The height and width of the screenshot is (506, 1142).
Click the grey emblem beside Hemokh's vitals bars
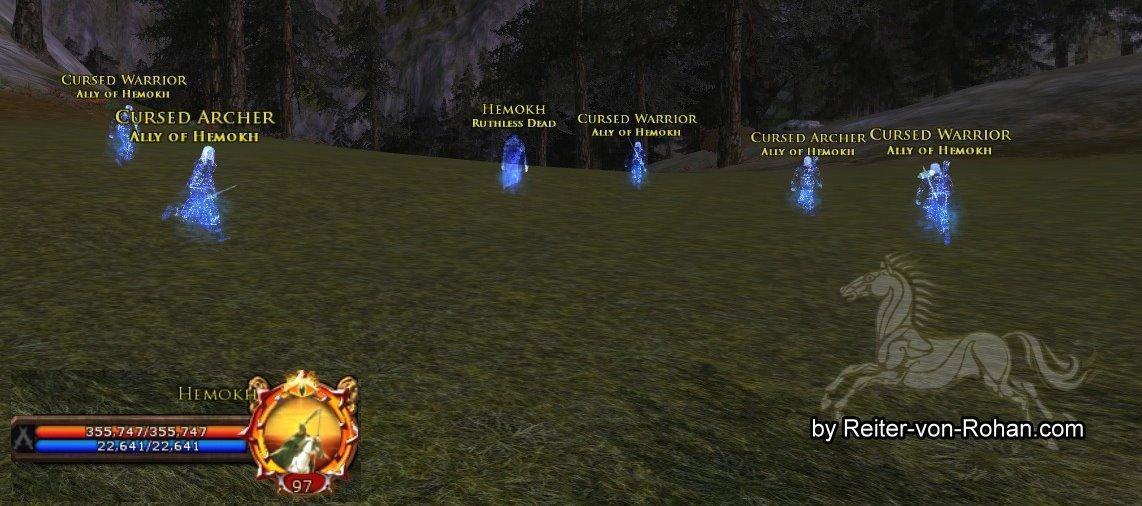point(23,438)
